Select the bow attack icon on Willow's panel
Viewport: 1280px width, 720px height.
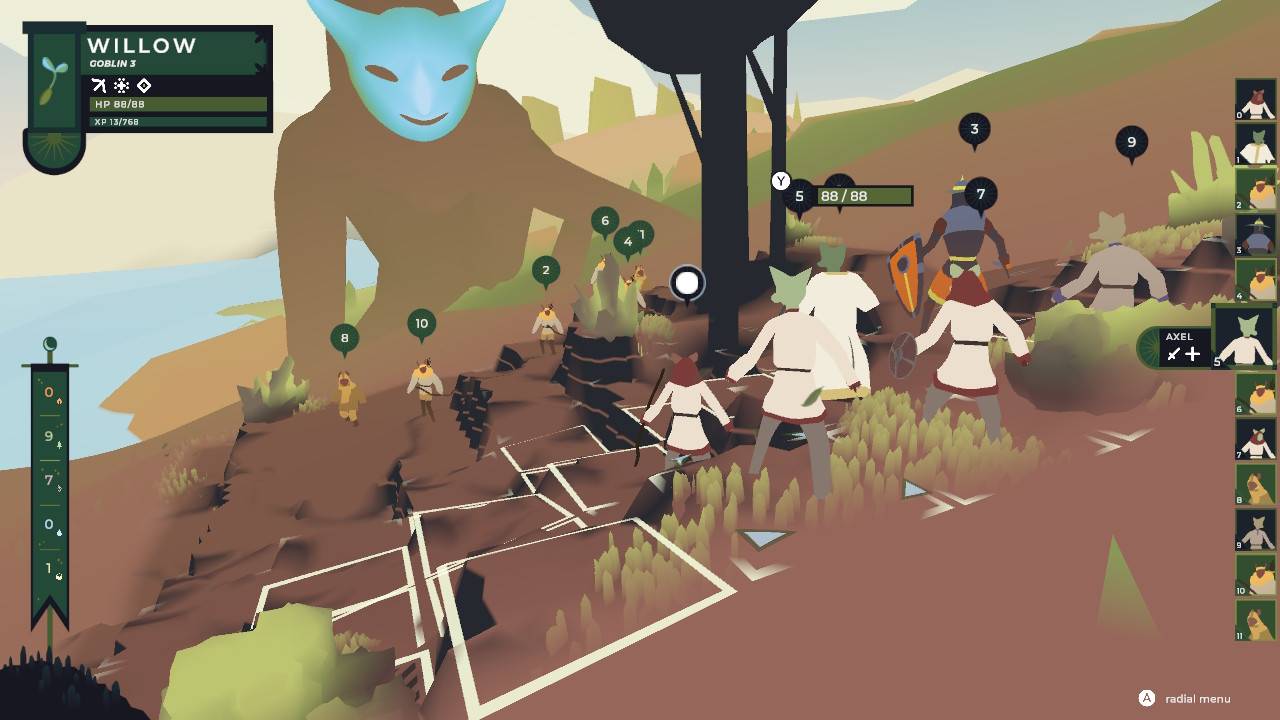(98, 85)
